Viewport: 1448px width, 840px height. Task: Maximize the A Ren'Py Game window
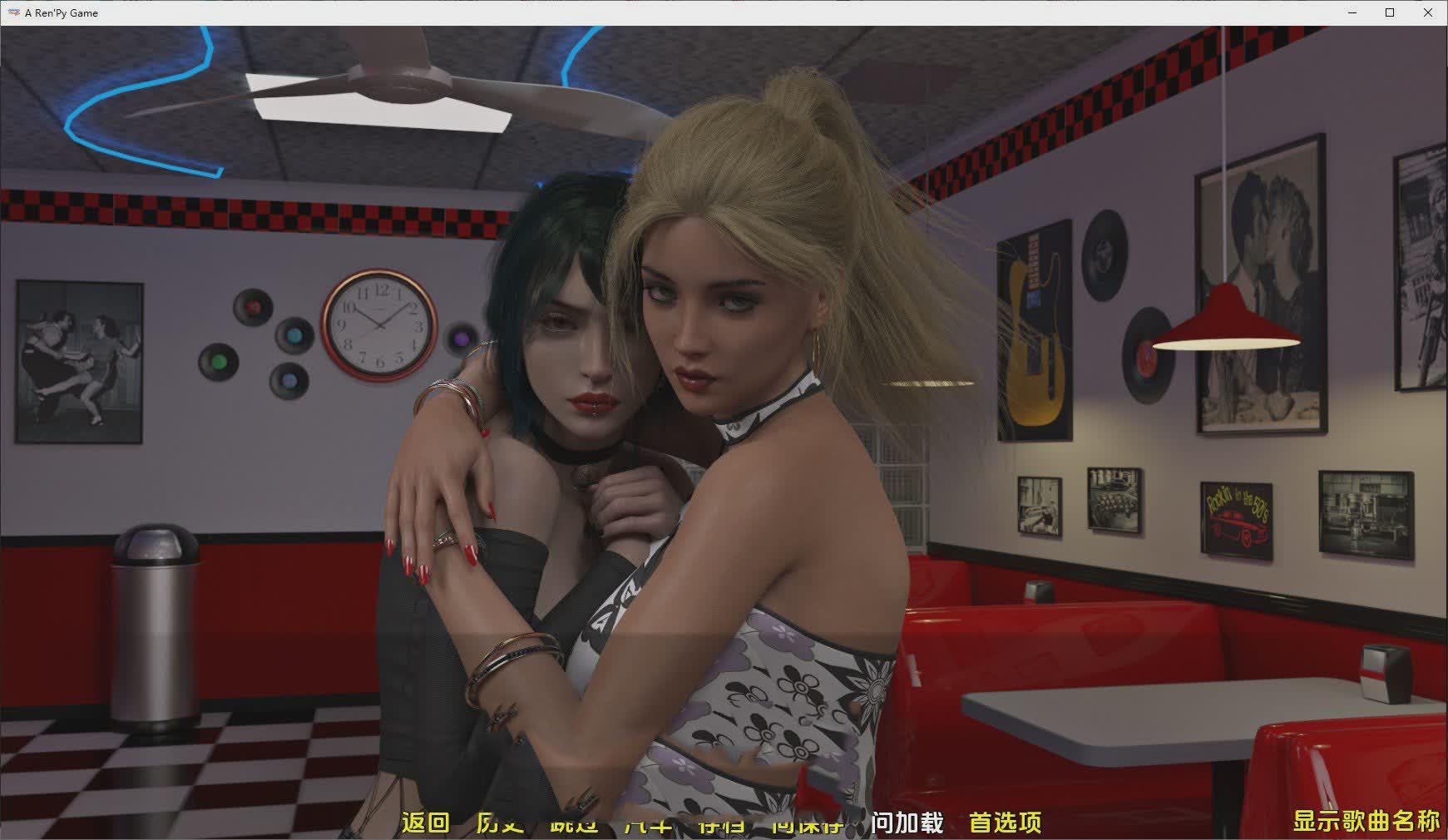pyautogui.click(x=1389, y=12)
